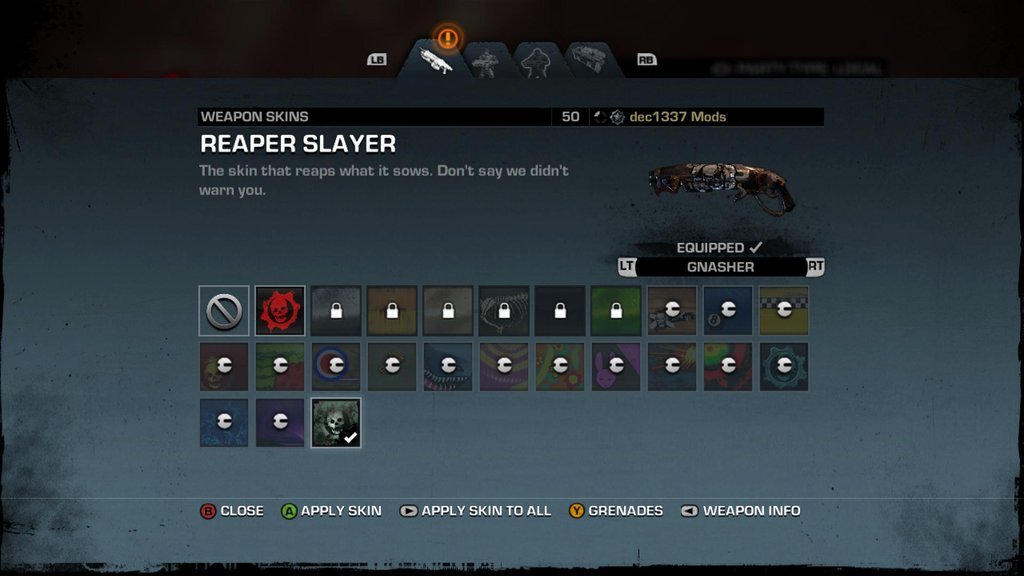This screenshot has width=1024, height=576.
Task: Choose the shark teeth skin
Action: tap(447, 367)
